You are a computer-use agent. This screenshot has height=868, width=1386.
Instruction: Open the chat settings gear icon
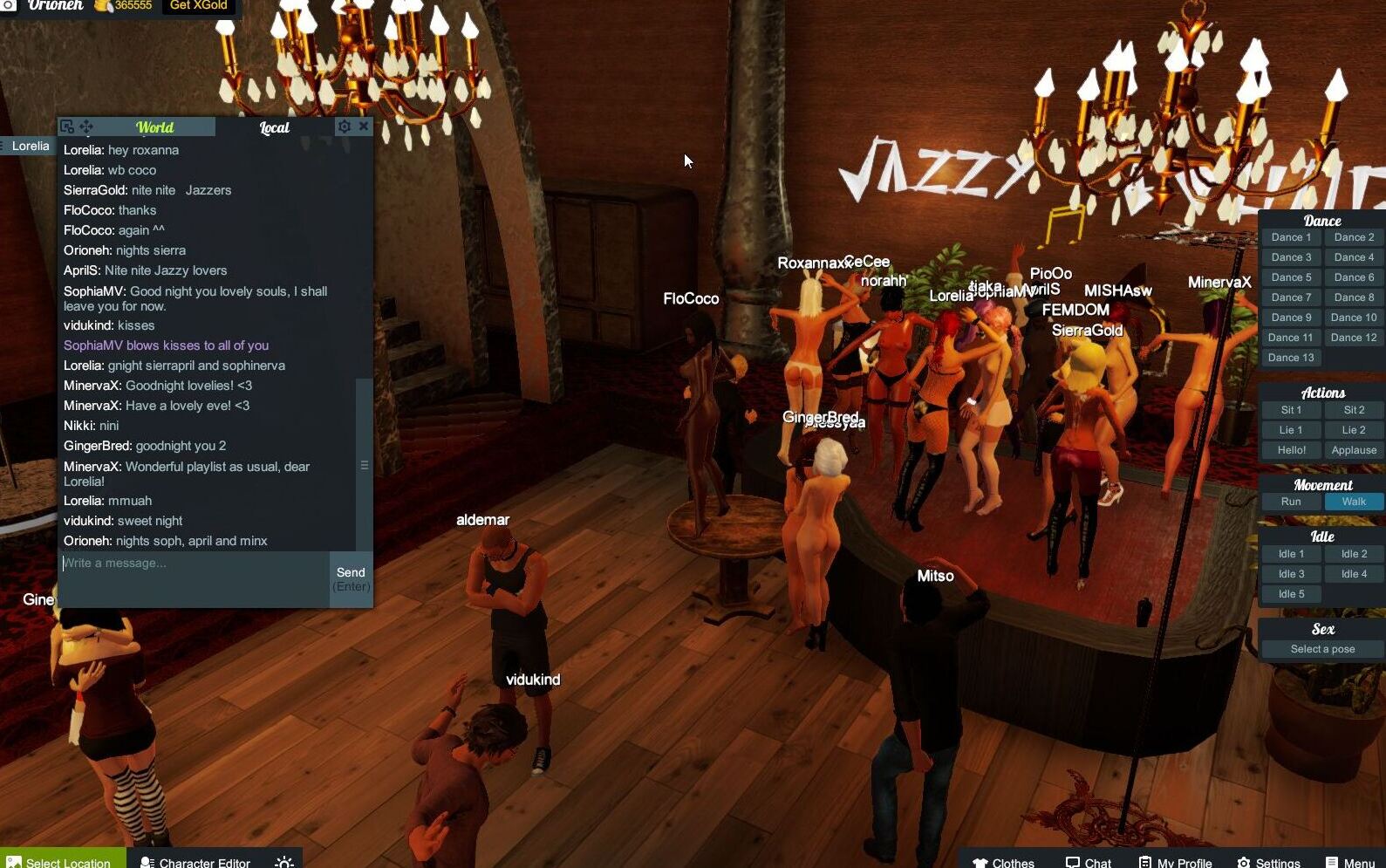pyautogui.click(x=345, y=126)
